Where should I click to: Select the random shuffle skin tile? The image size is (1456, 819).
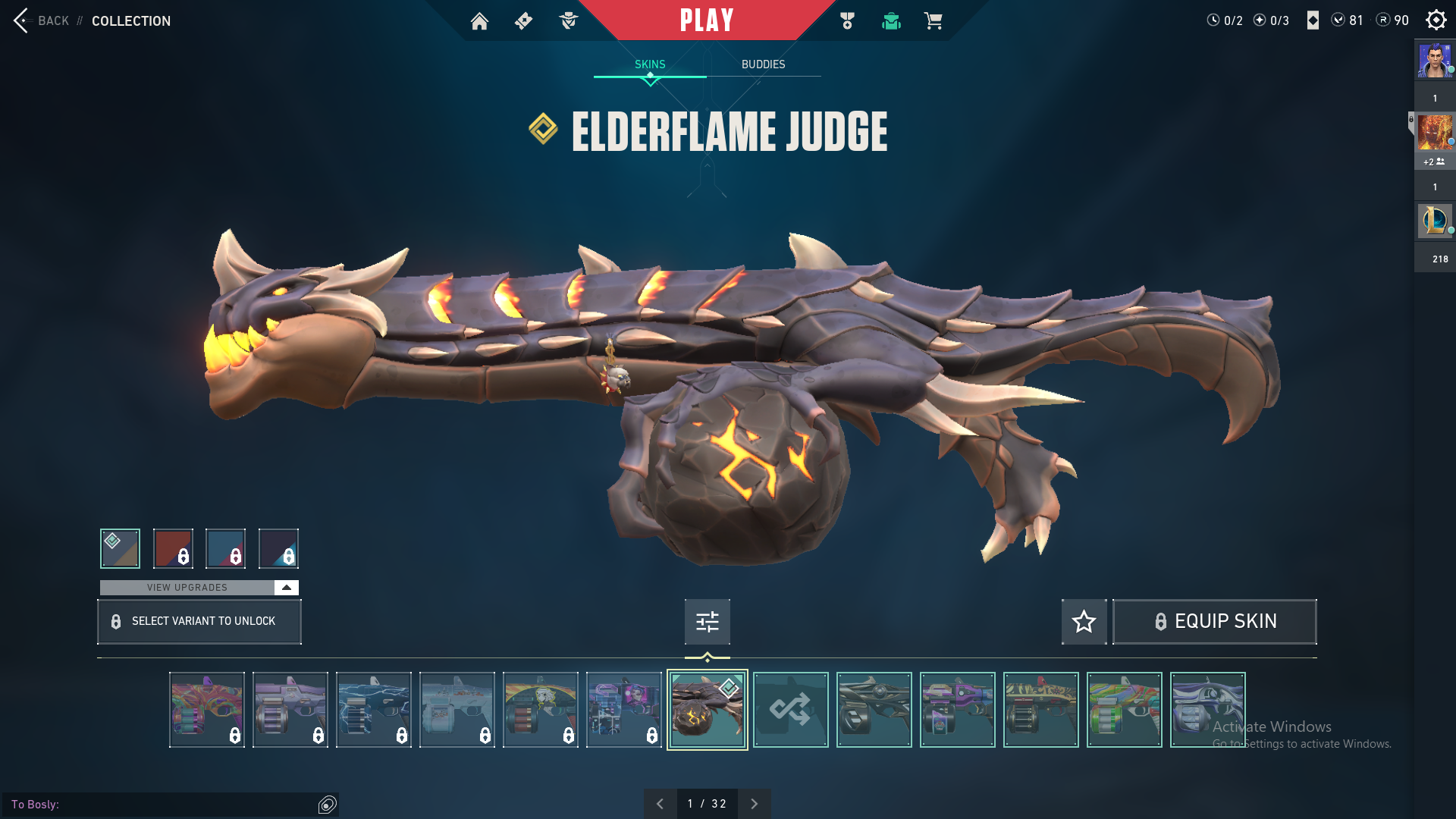click(x=790, y=710)
